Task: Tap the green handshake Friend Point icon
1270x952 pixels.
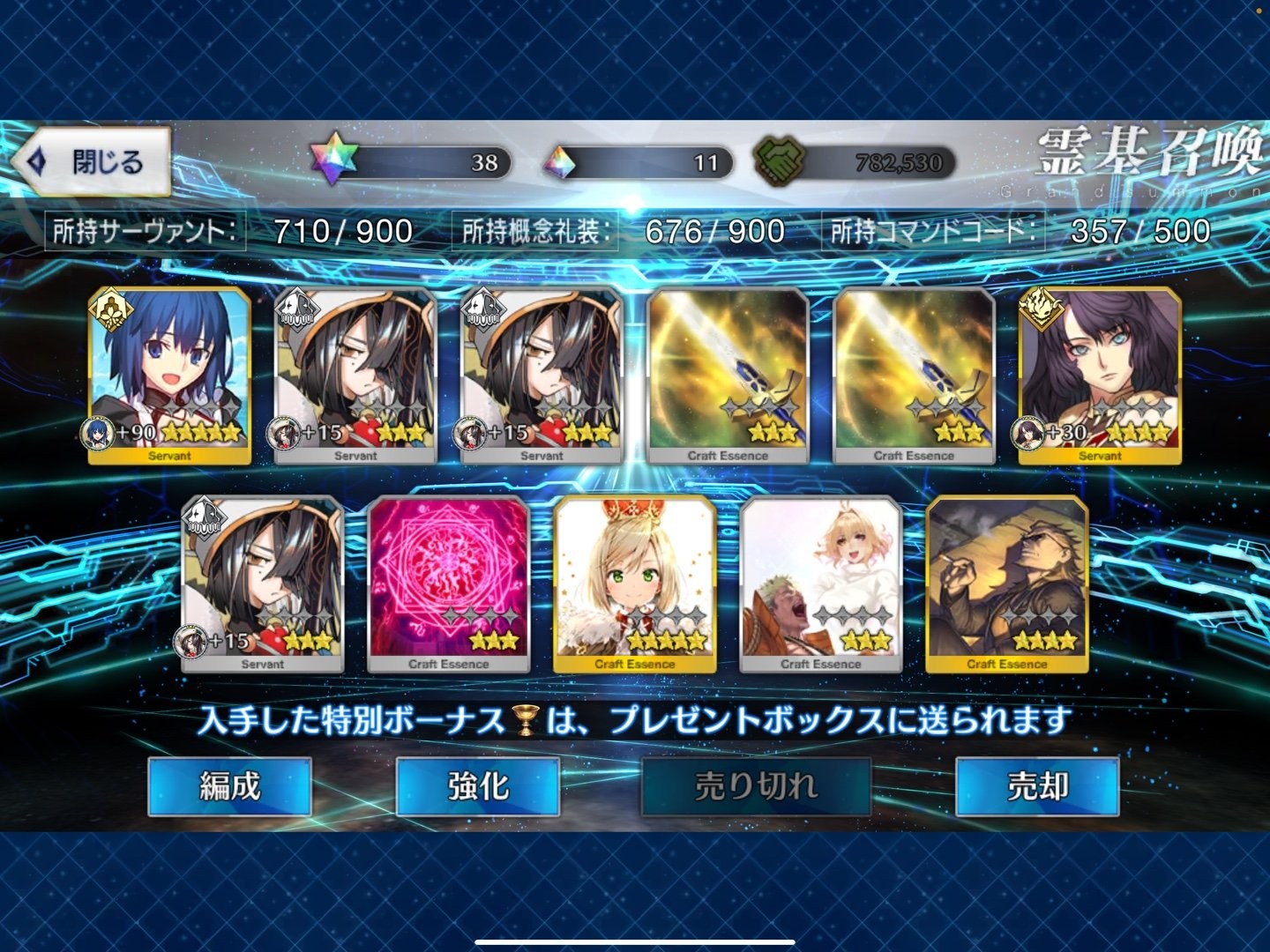Action: (777, 162)
